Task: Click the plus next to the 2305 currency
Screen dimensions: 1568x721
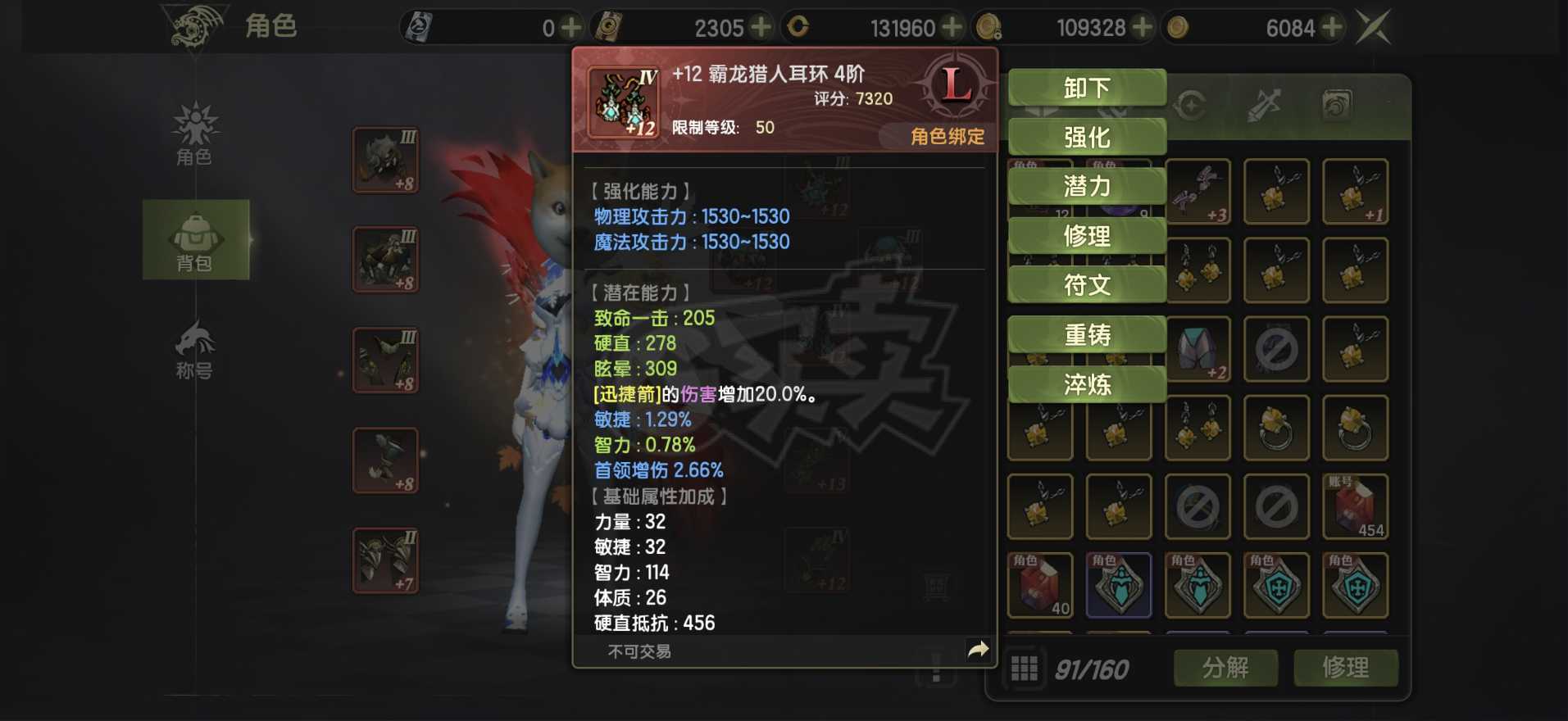Action: click(761, 25)
